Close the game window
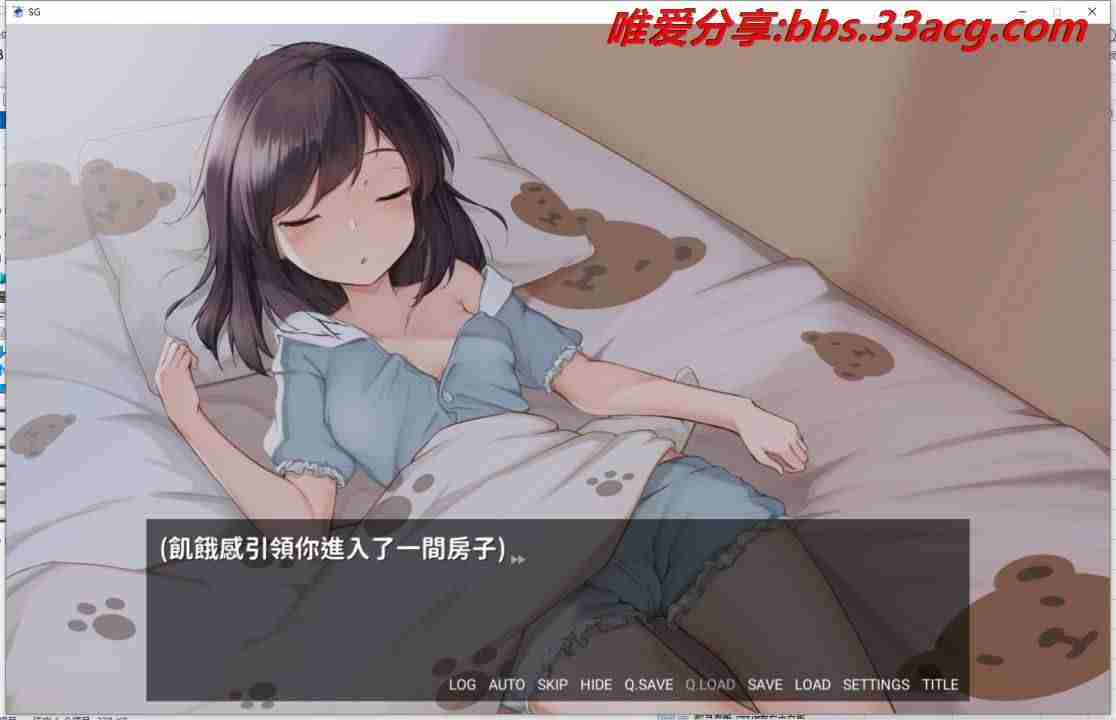 pos(1094,11)
